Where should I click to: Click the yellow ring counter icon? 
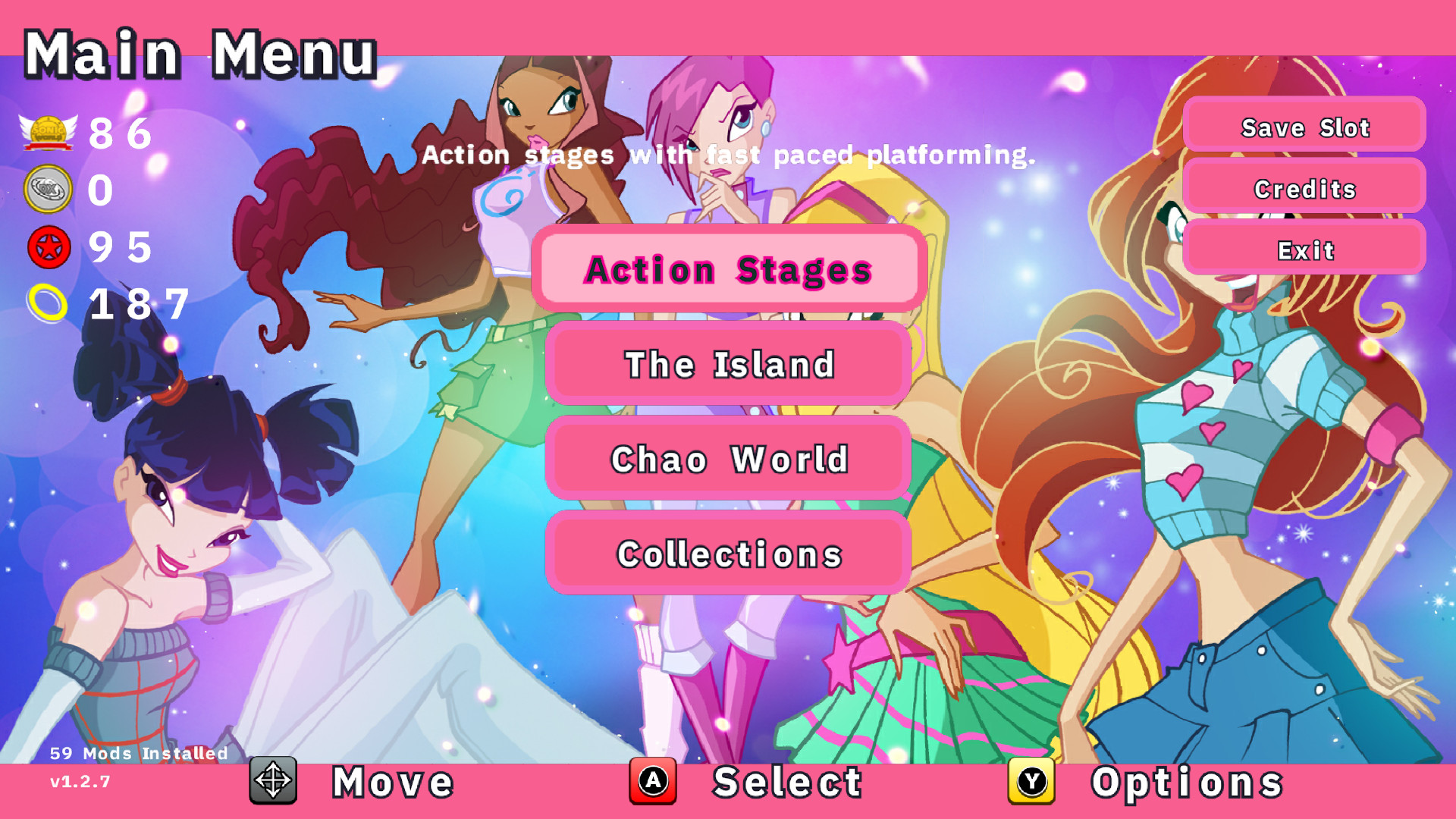(x=47, y=303)
